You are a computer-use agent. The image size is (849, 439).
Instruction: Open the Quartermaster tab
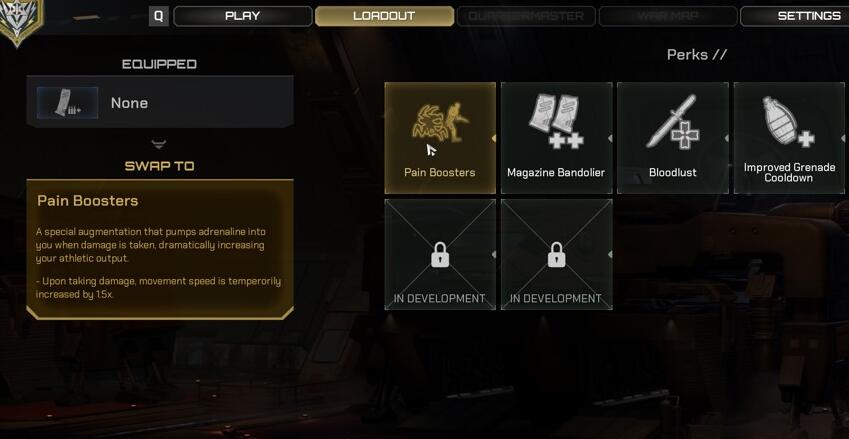click(x=526, y=16)
